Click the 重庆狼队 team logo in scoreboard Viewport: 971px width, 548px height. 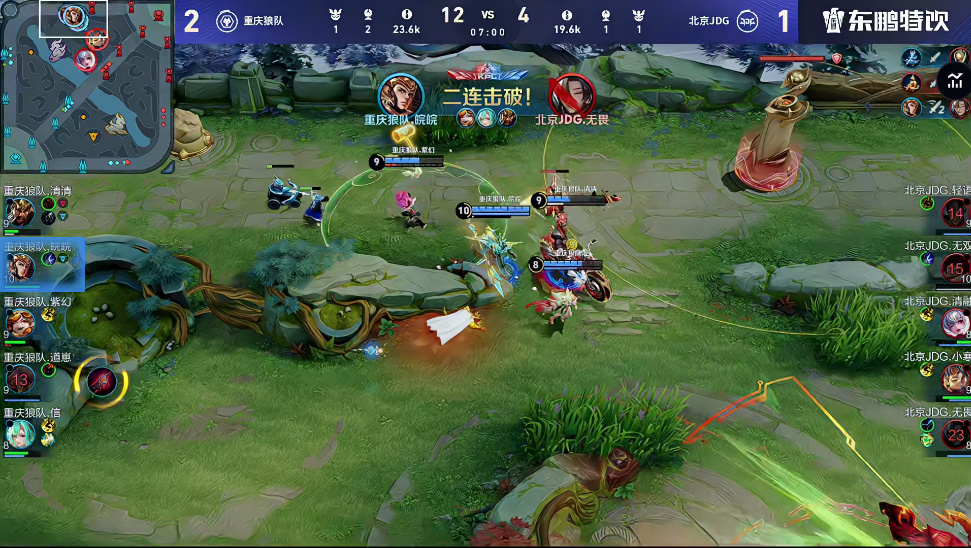[227, 20]
